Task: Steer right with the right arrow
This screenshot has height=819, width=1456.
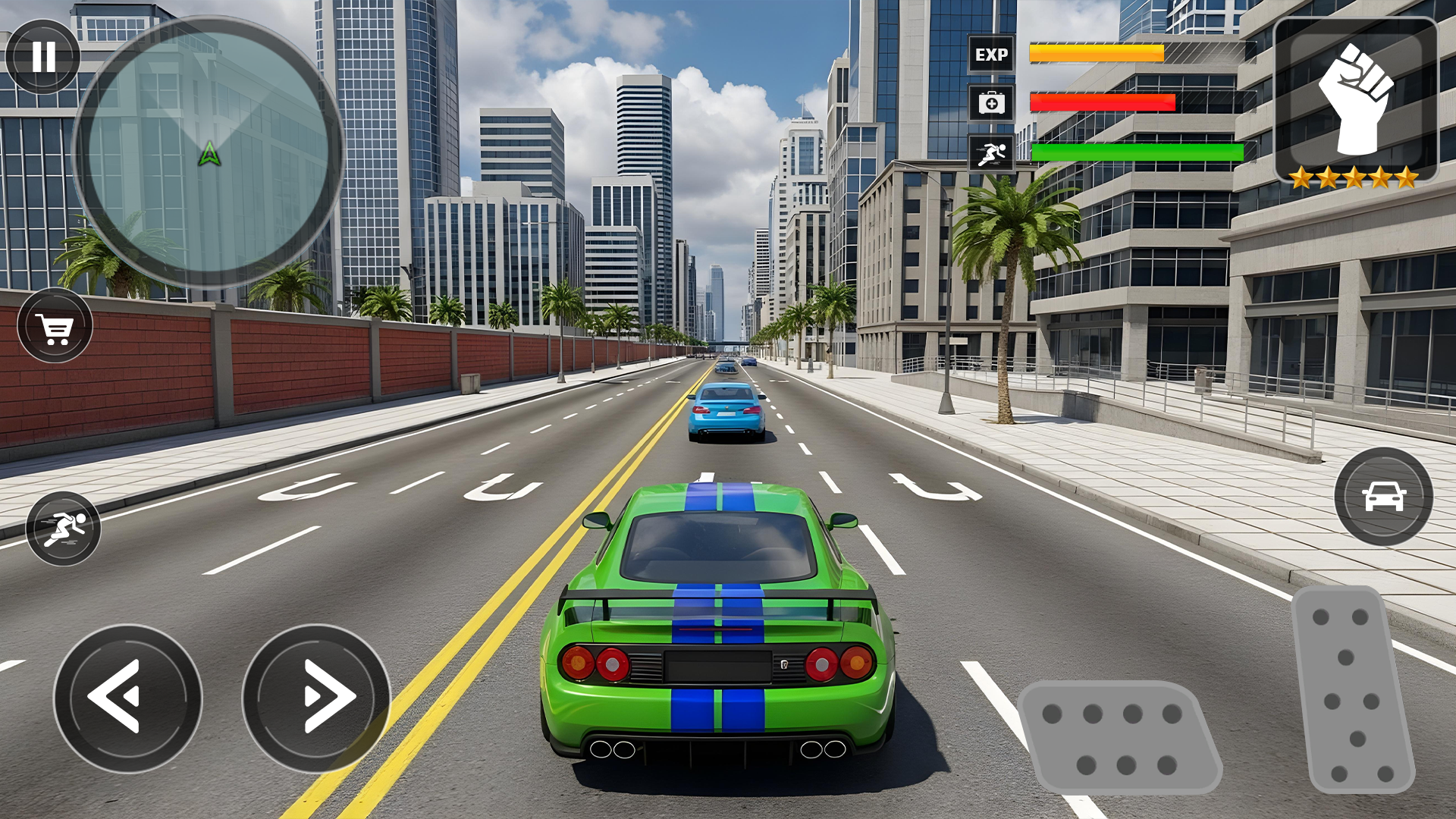Action: click(316, 698)
